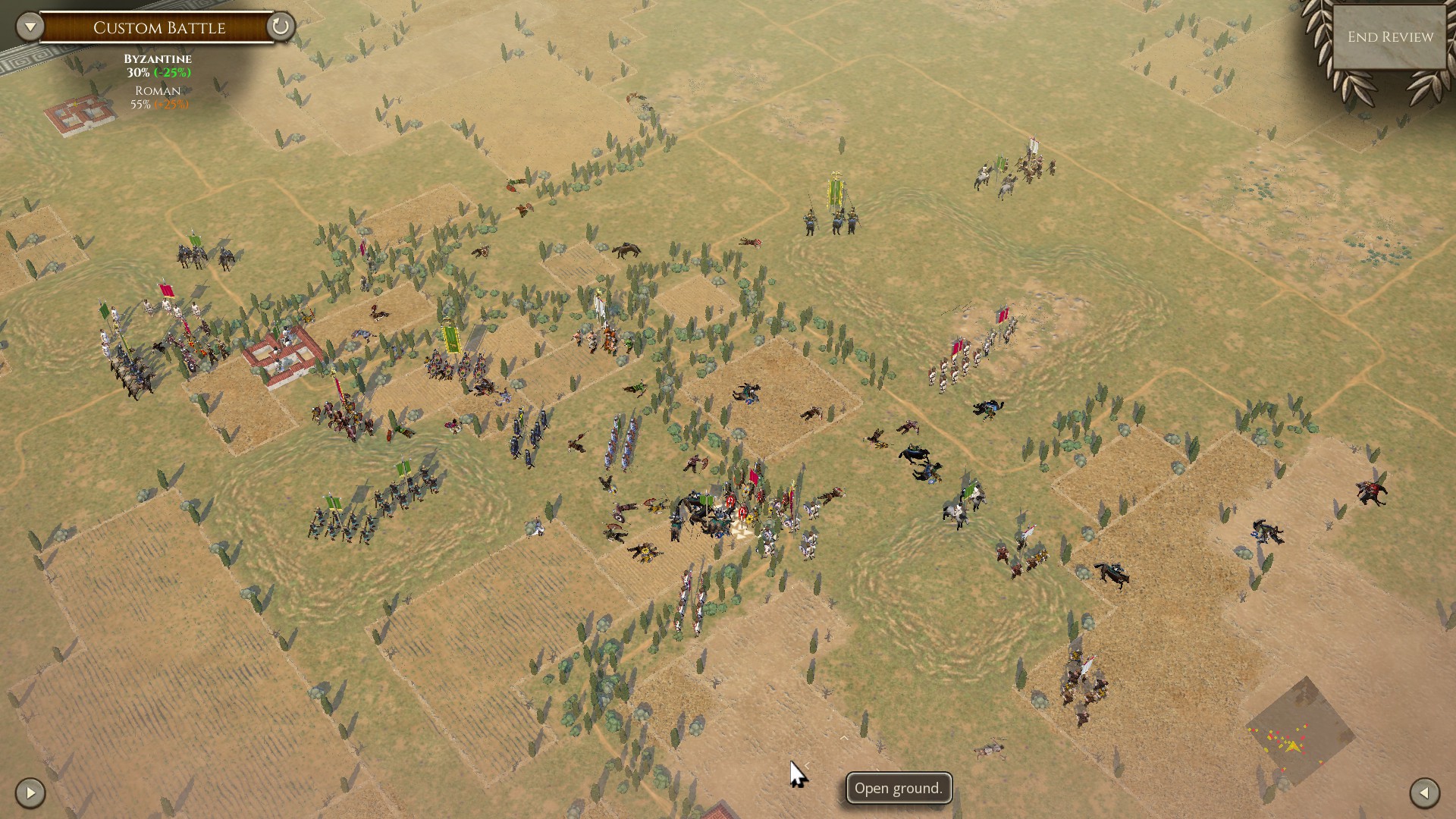Click the left arrow button at bottom right
Screen dimensions: 1456x819
1424,793
